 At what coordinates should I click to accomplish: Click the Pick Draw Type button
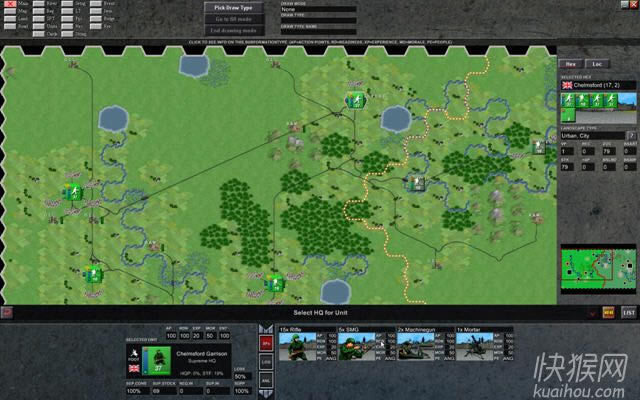click(234, 7)
